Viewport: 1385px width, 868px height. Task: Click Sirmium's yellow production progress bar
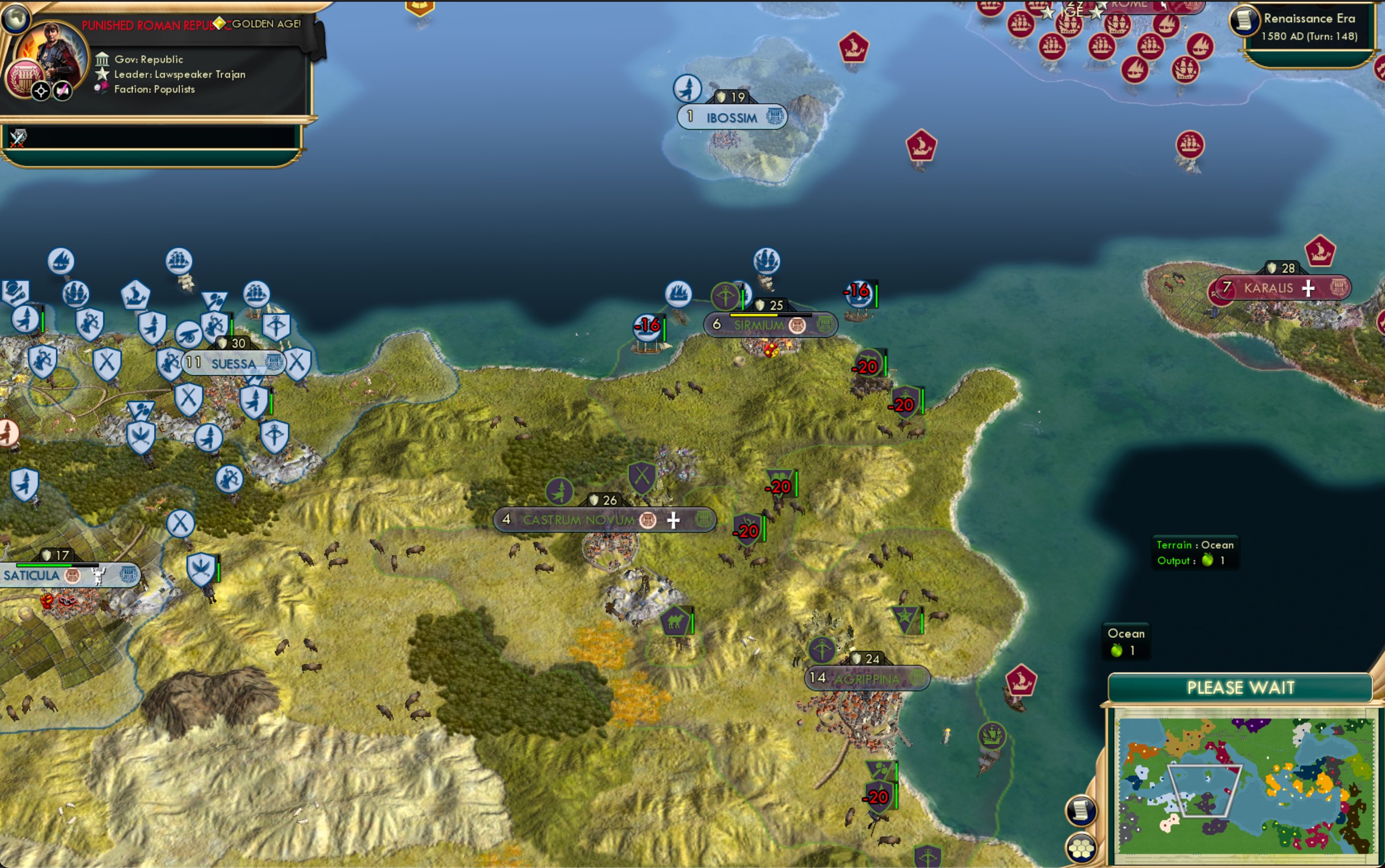pyautogui.click(x=753, y=314)
